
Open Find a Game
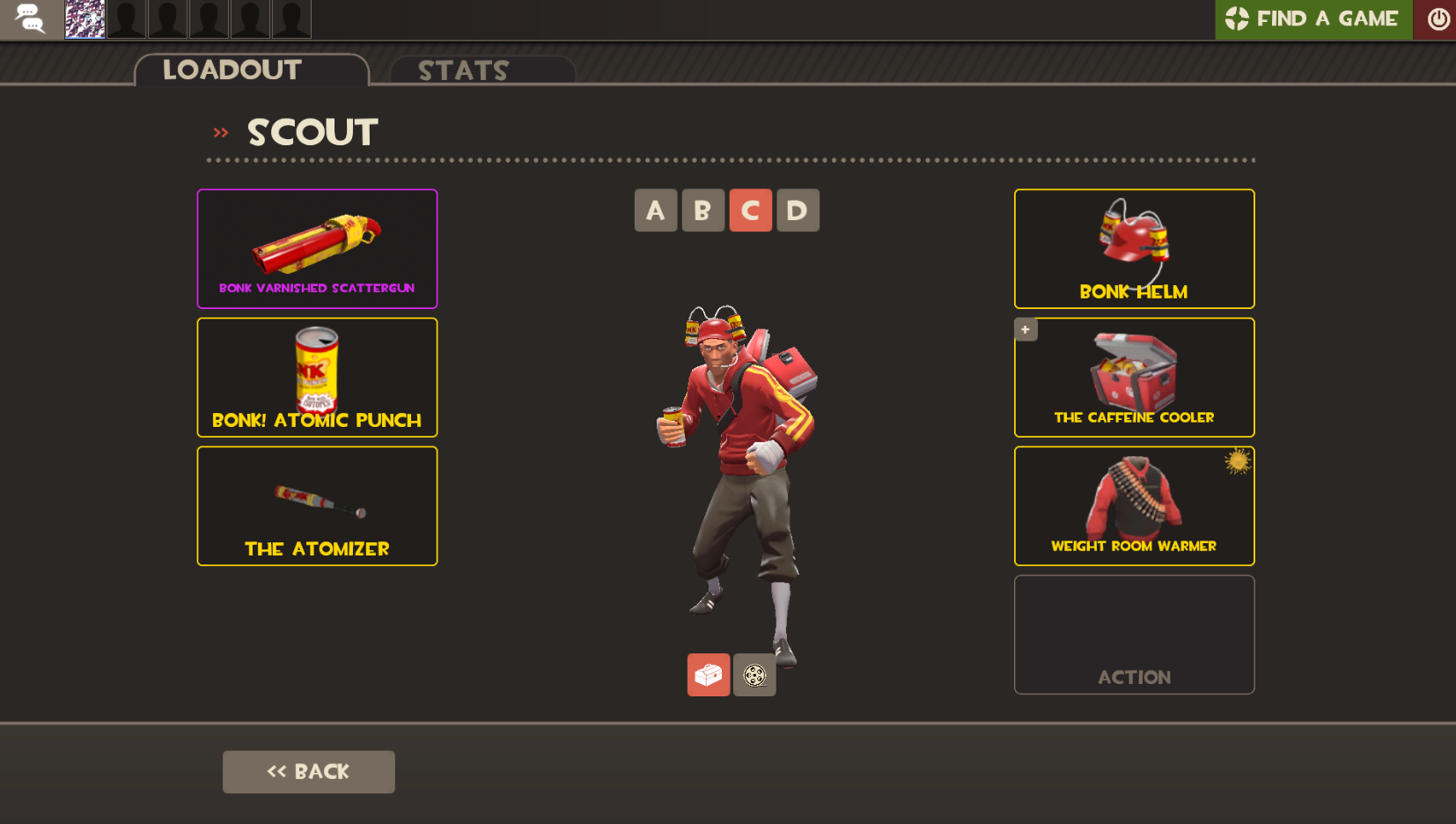pos(1313,19)
